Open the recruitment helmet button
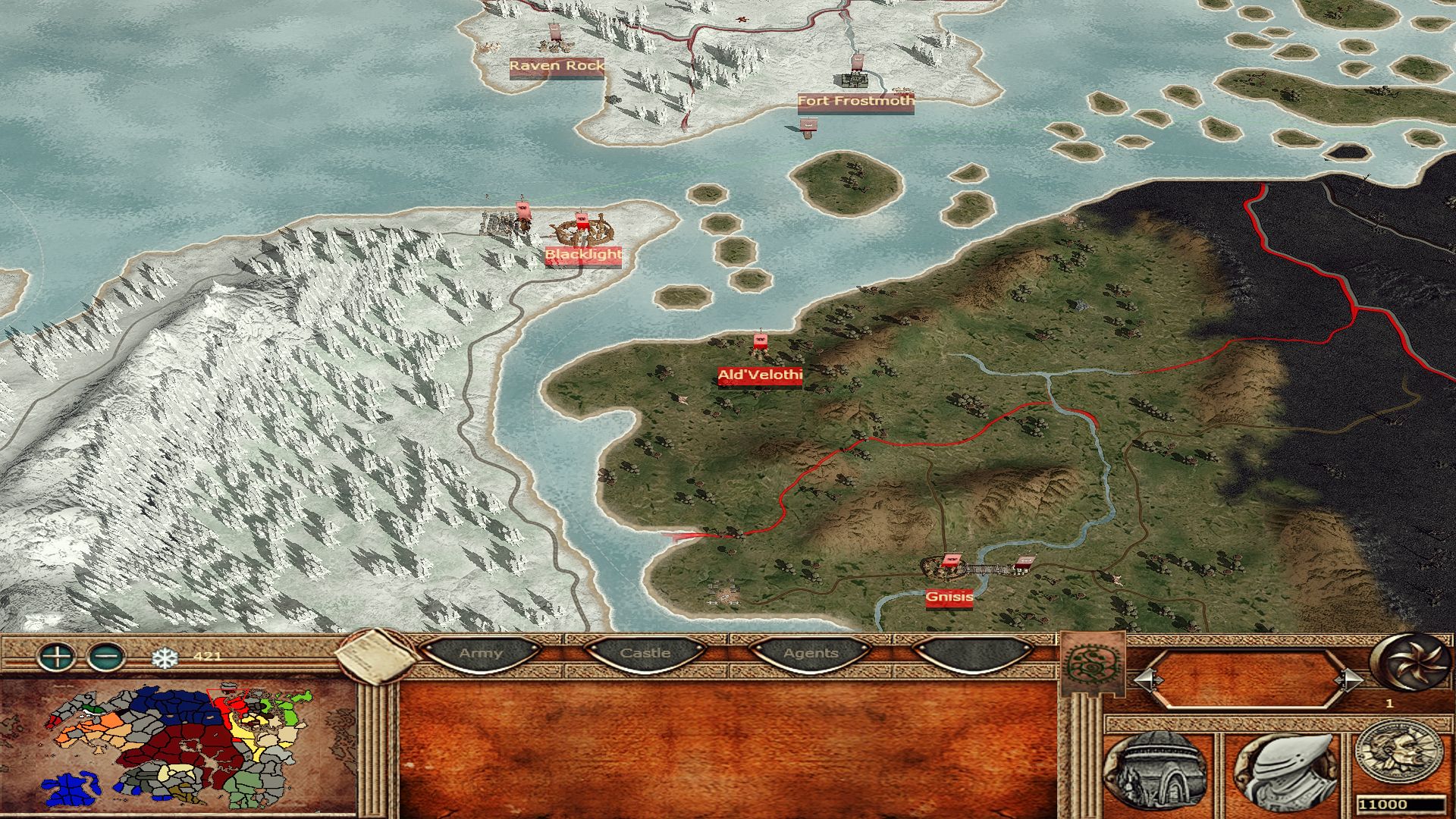Screen dimensions: 1456x819 (1288, 771)
